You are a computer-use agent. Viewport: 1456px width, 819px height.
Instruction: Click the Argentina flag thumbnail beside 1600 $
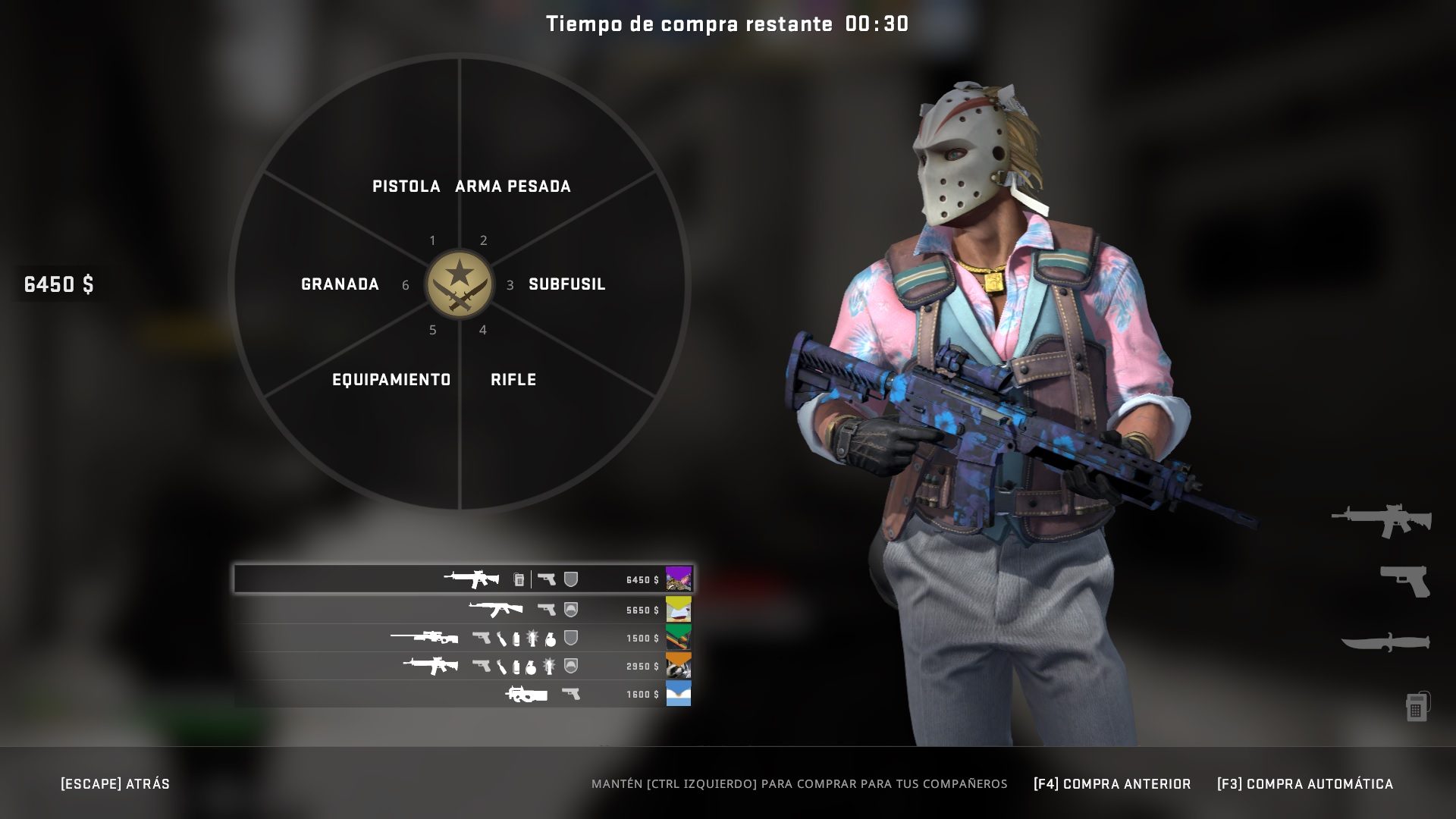[x=680, y=692]
